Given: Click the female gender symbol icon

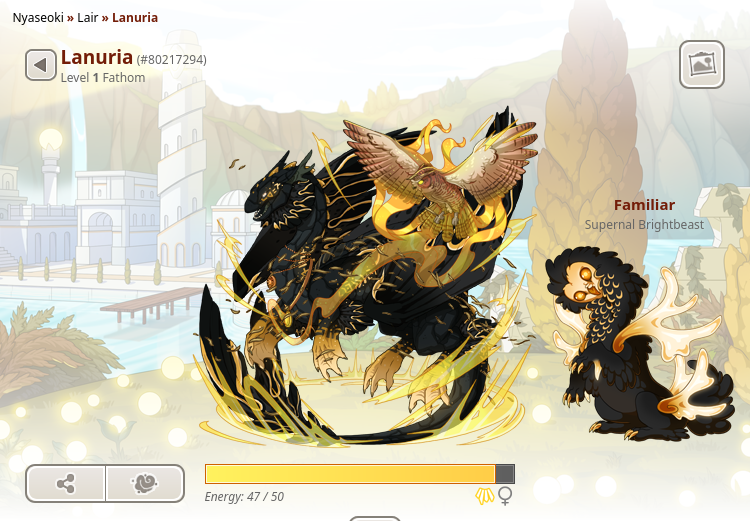Looking at the screenshot, I should (506, 496).
